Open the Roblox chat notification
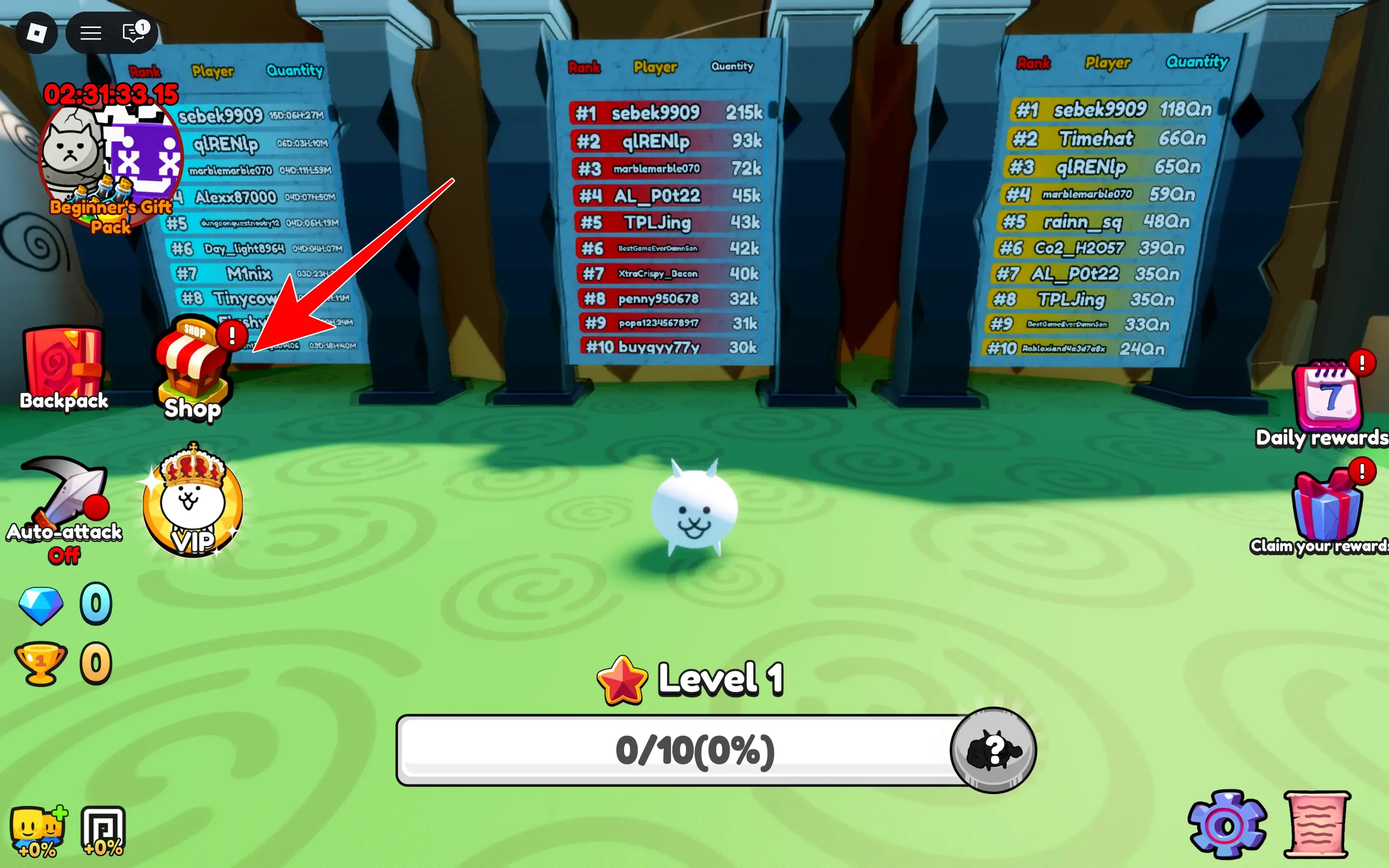The height and width of the screenshot is (868, 1389). click(x=133, y=33)
